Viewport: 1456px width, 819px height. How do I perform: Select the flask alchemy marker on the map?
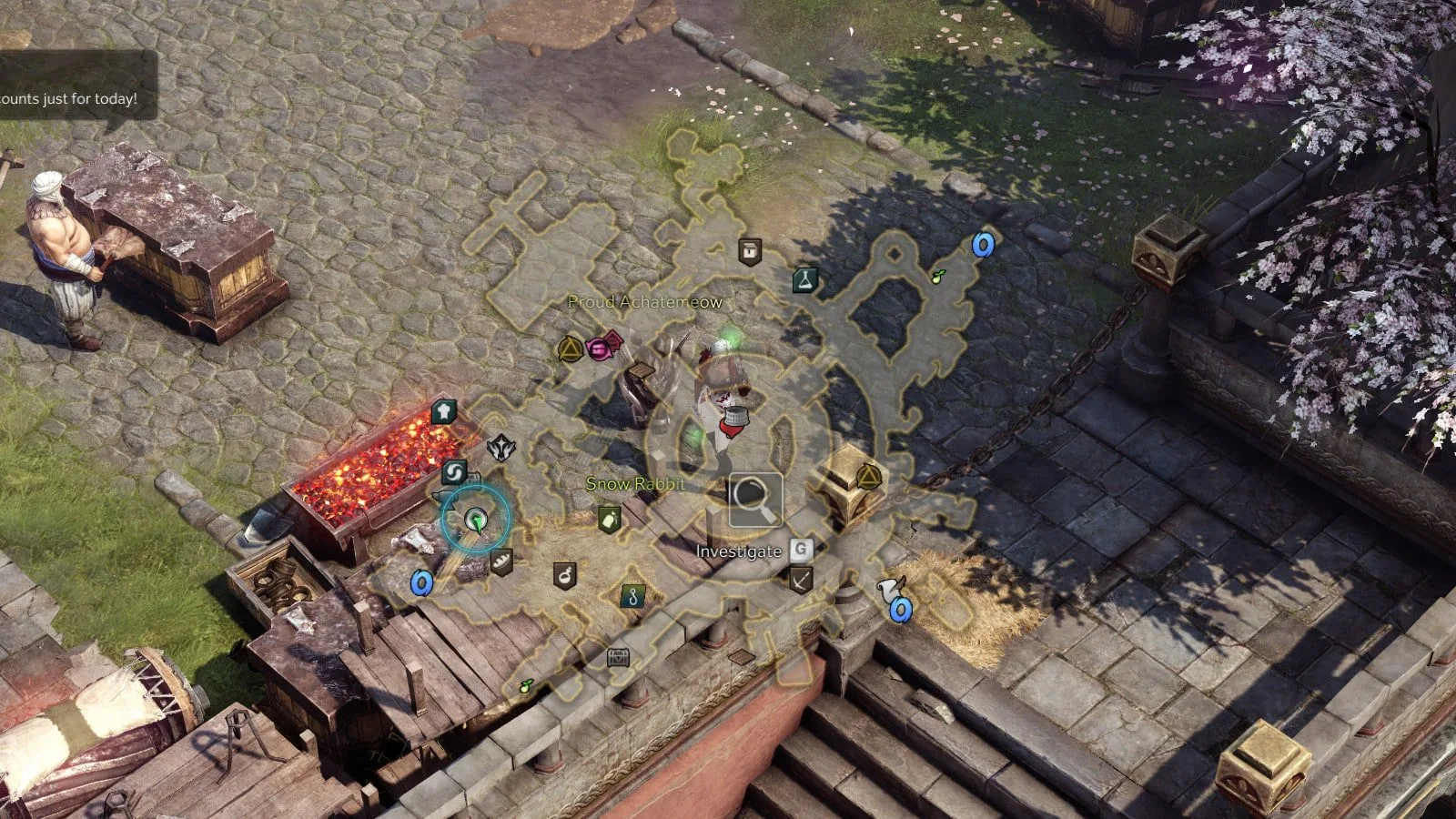(804, 280)
